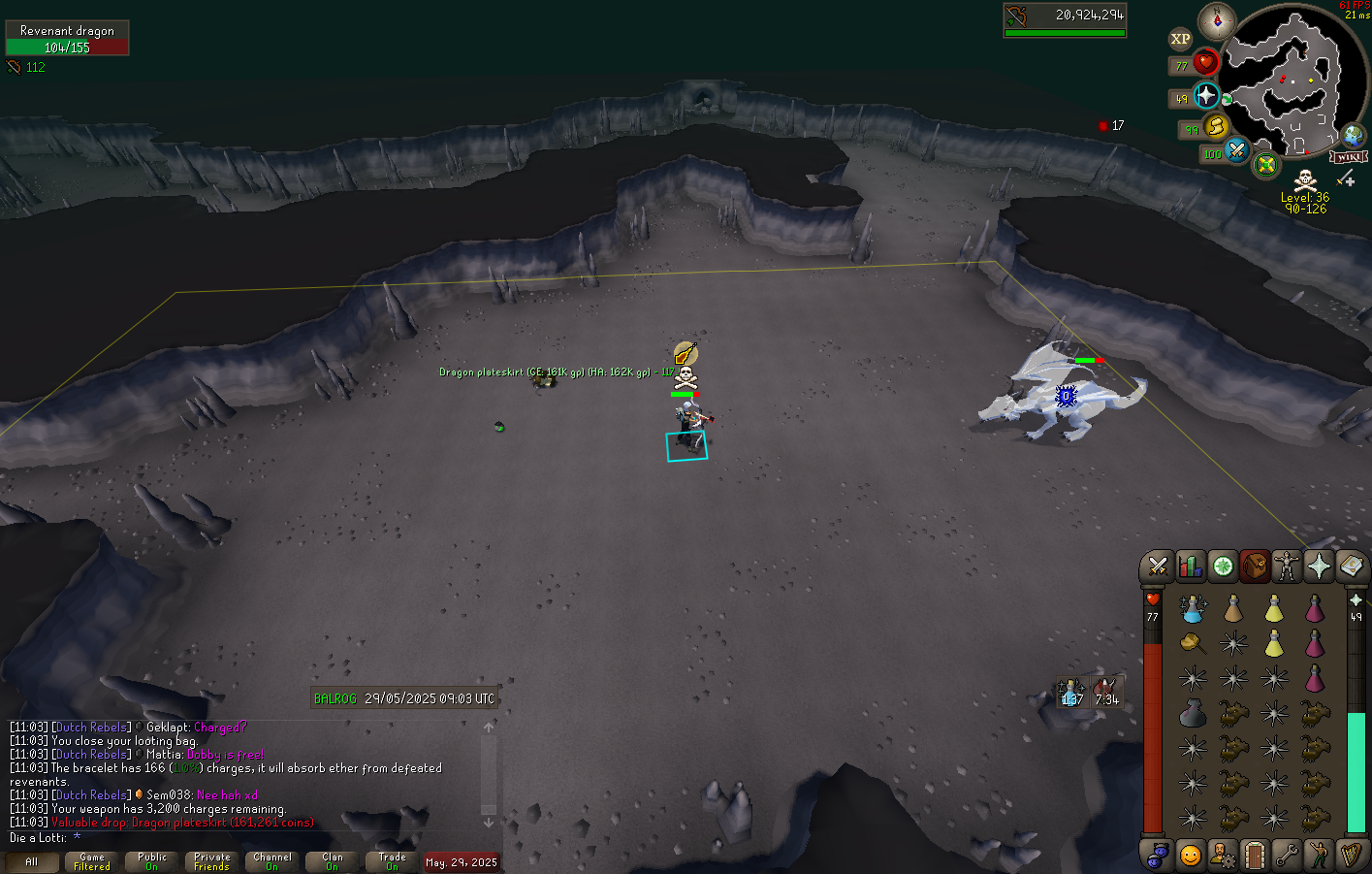Switch to the Spellbook tab
This screenshot has height=874, width=1372.
1351,566
